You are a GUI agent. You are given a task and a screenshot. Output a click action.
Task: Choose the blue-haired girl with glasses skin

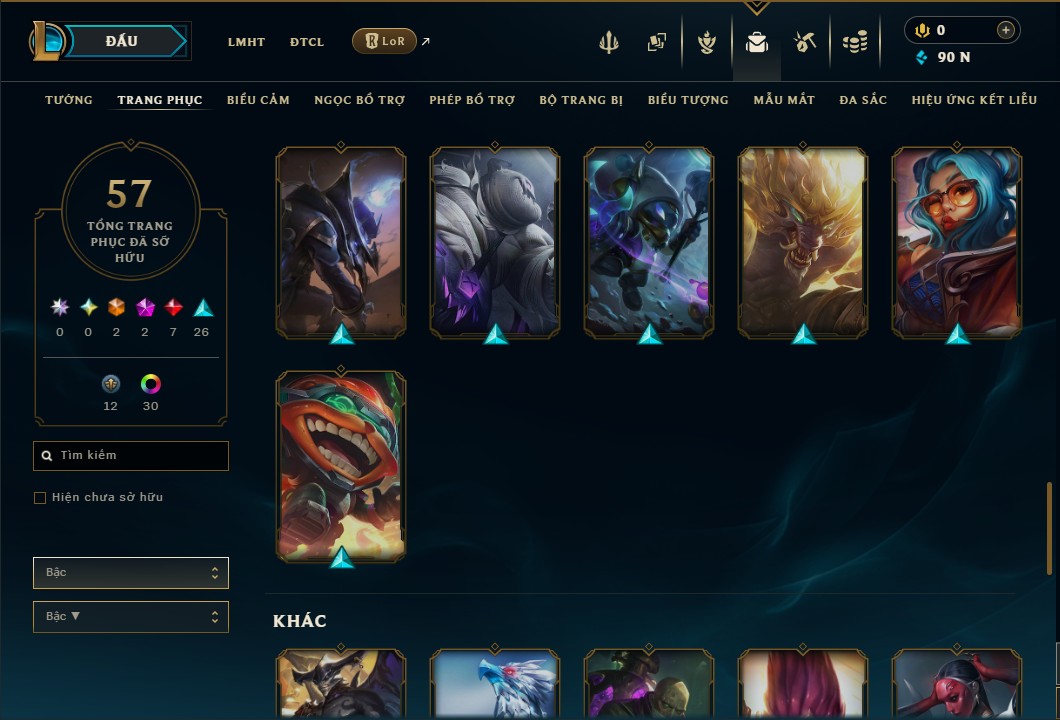coord(957,241)
